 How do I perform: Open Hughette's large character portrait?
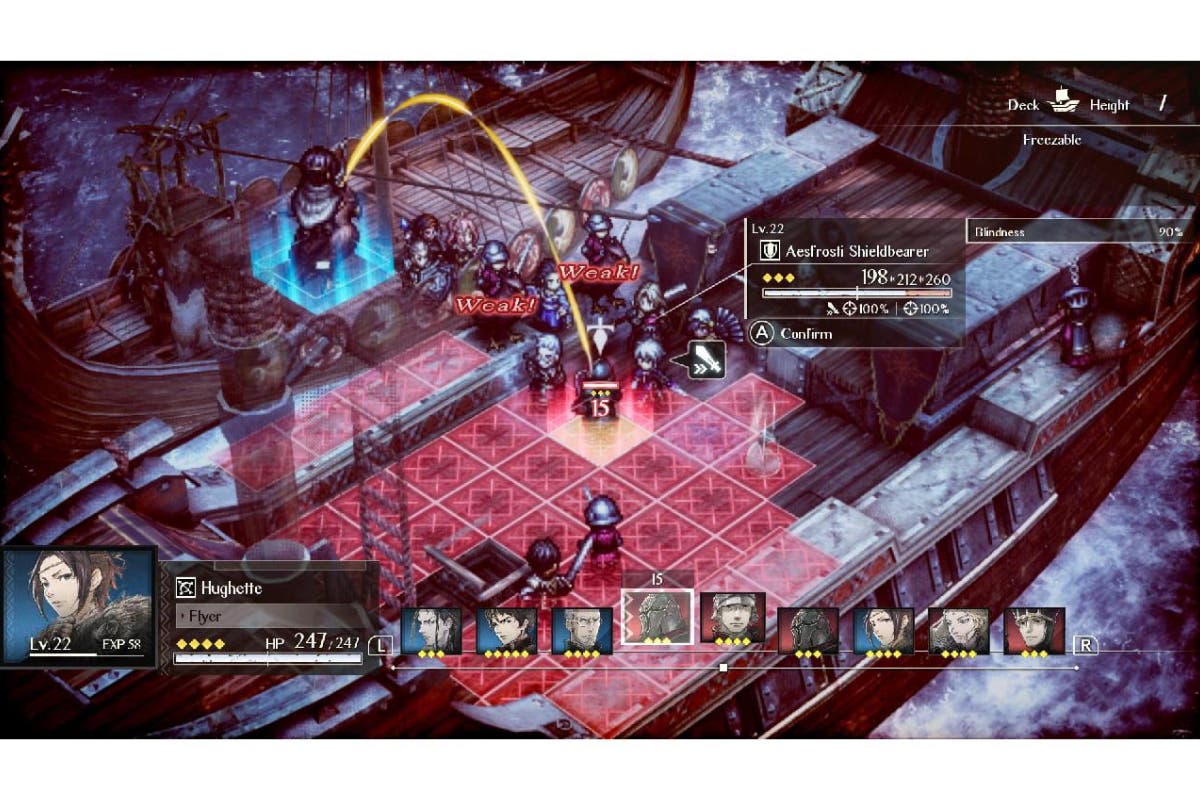pos(78,606)
